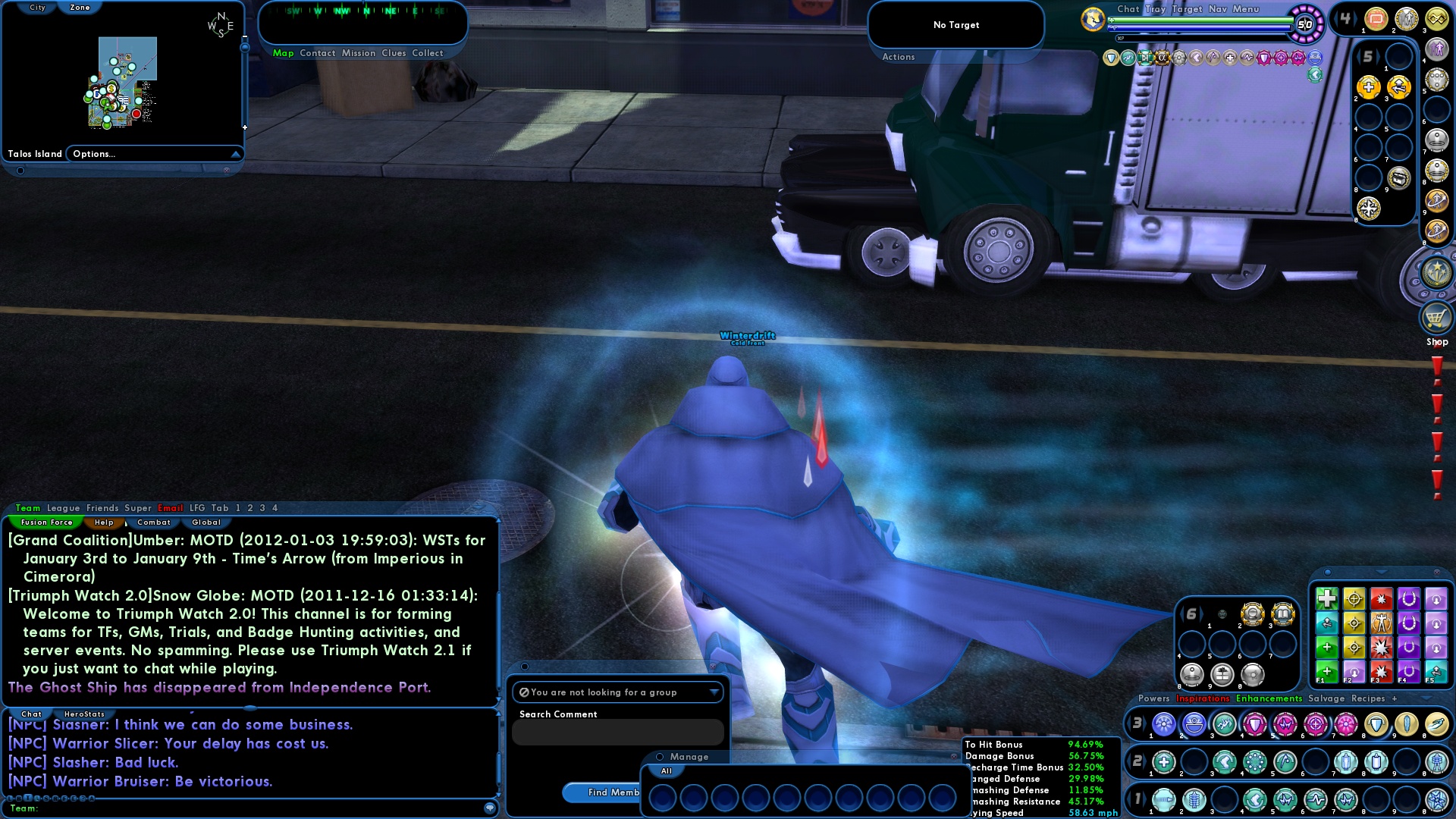Click the Actions bar under No Target

pyautogui.click(x=897, y=57)
